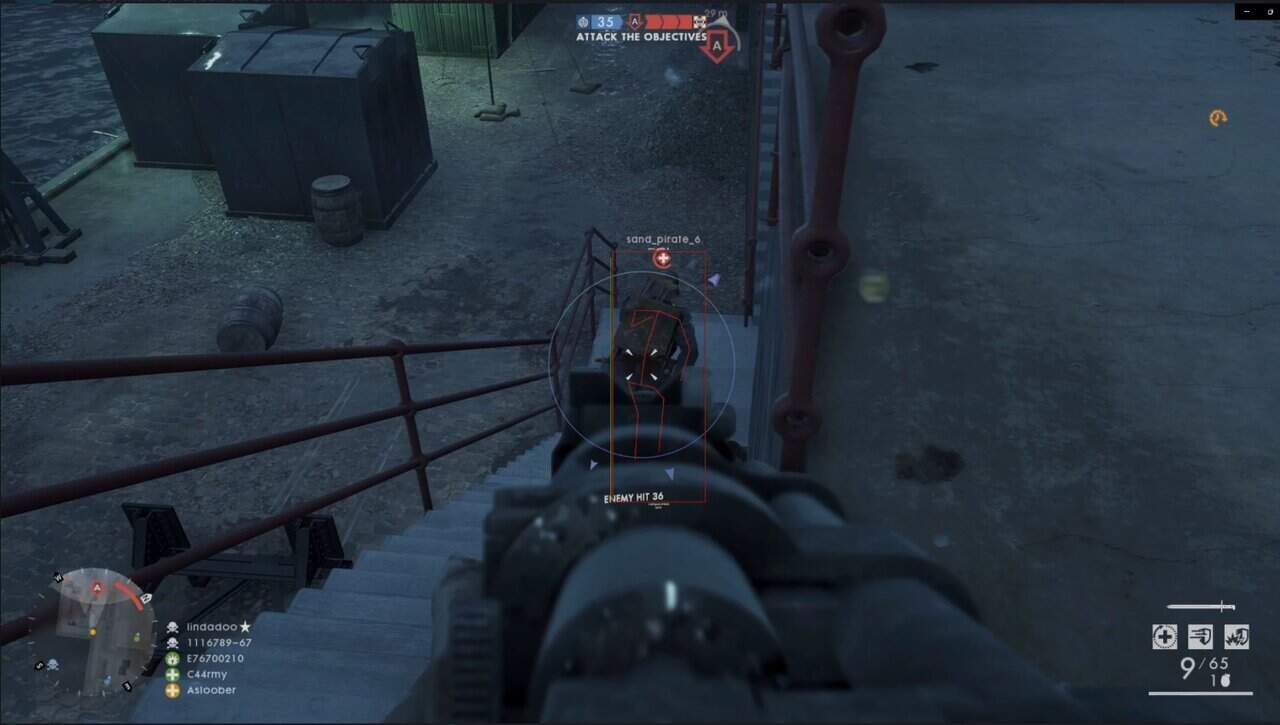Select squad member C44rmy

pos(207,674)
